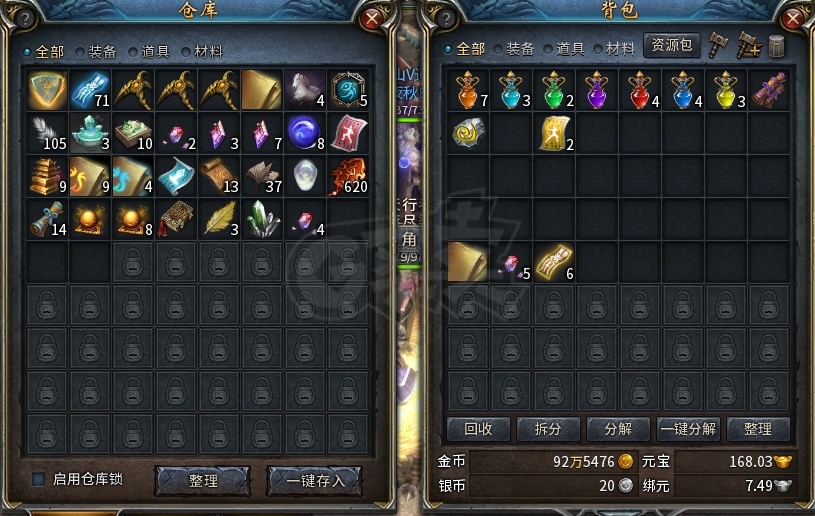
Task: Close the warehouse (仓库) window
Action: (372, 18)
